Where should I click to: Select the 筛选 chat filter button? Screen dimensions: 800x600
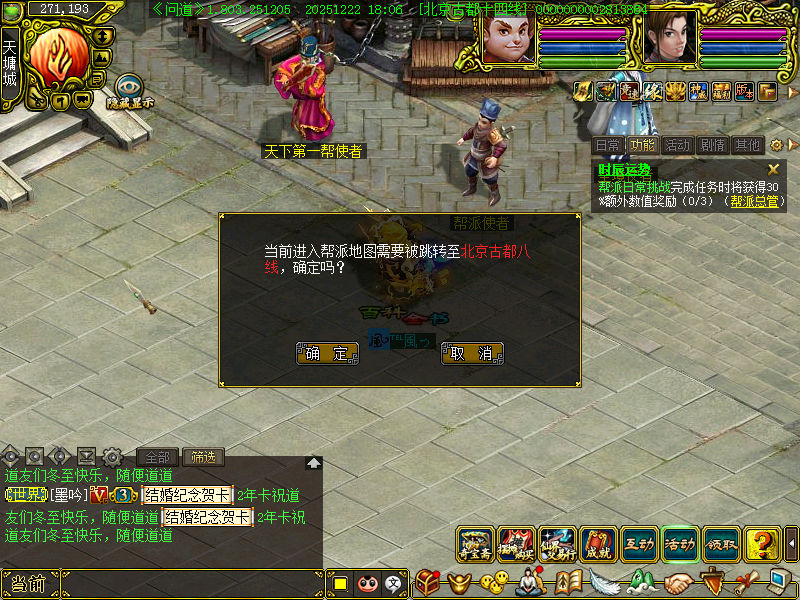[x=203, y=457]
